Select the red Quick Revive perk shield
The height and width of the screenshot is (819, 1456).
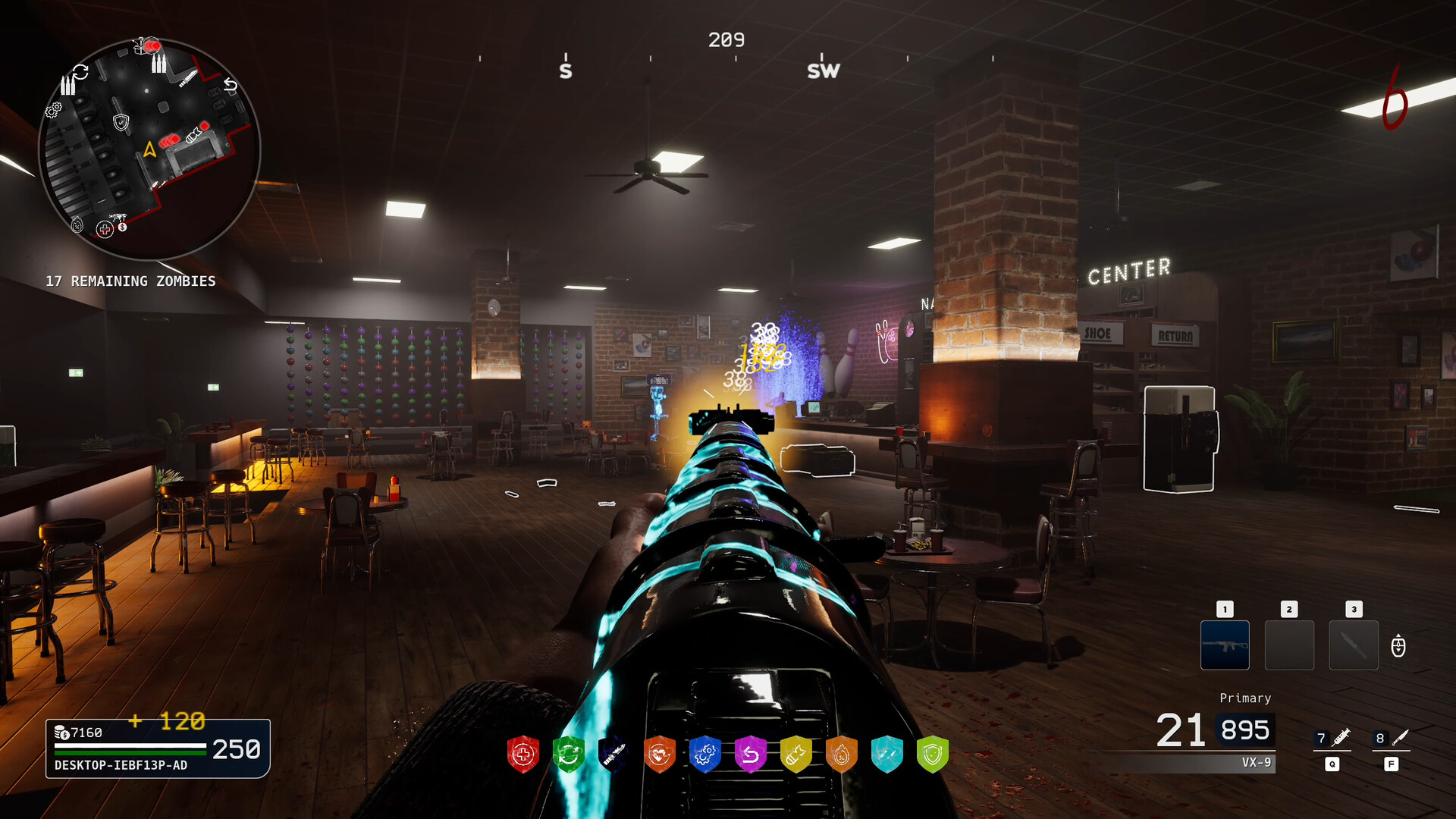[x=523, y=755]
